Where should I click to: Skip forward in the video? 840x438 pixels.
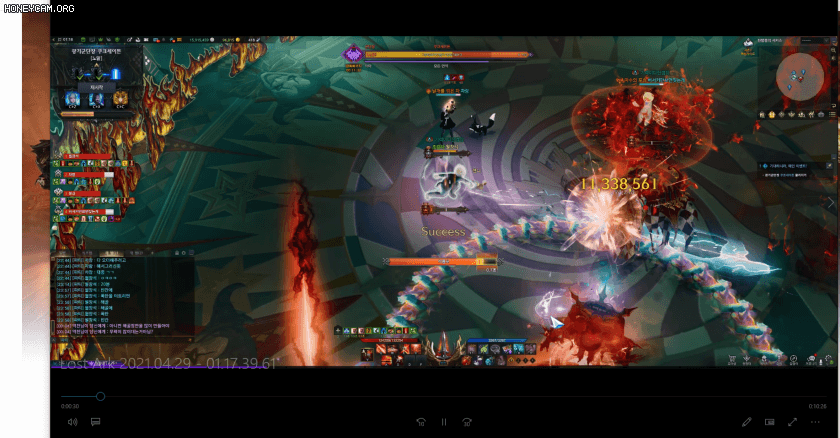467,422
